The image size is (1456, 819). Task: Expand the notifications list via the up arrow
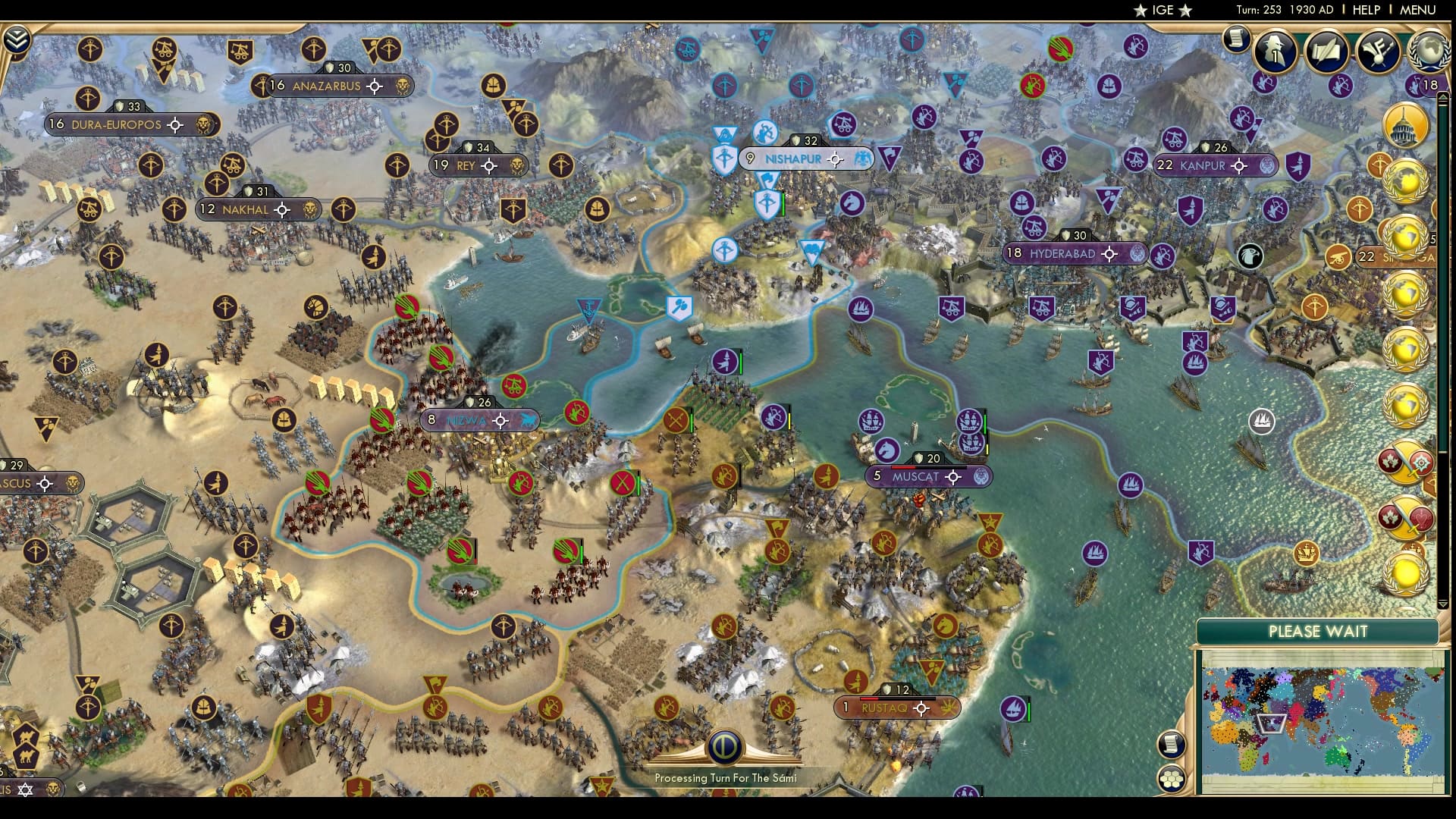tap(1442, 96)
